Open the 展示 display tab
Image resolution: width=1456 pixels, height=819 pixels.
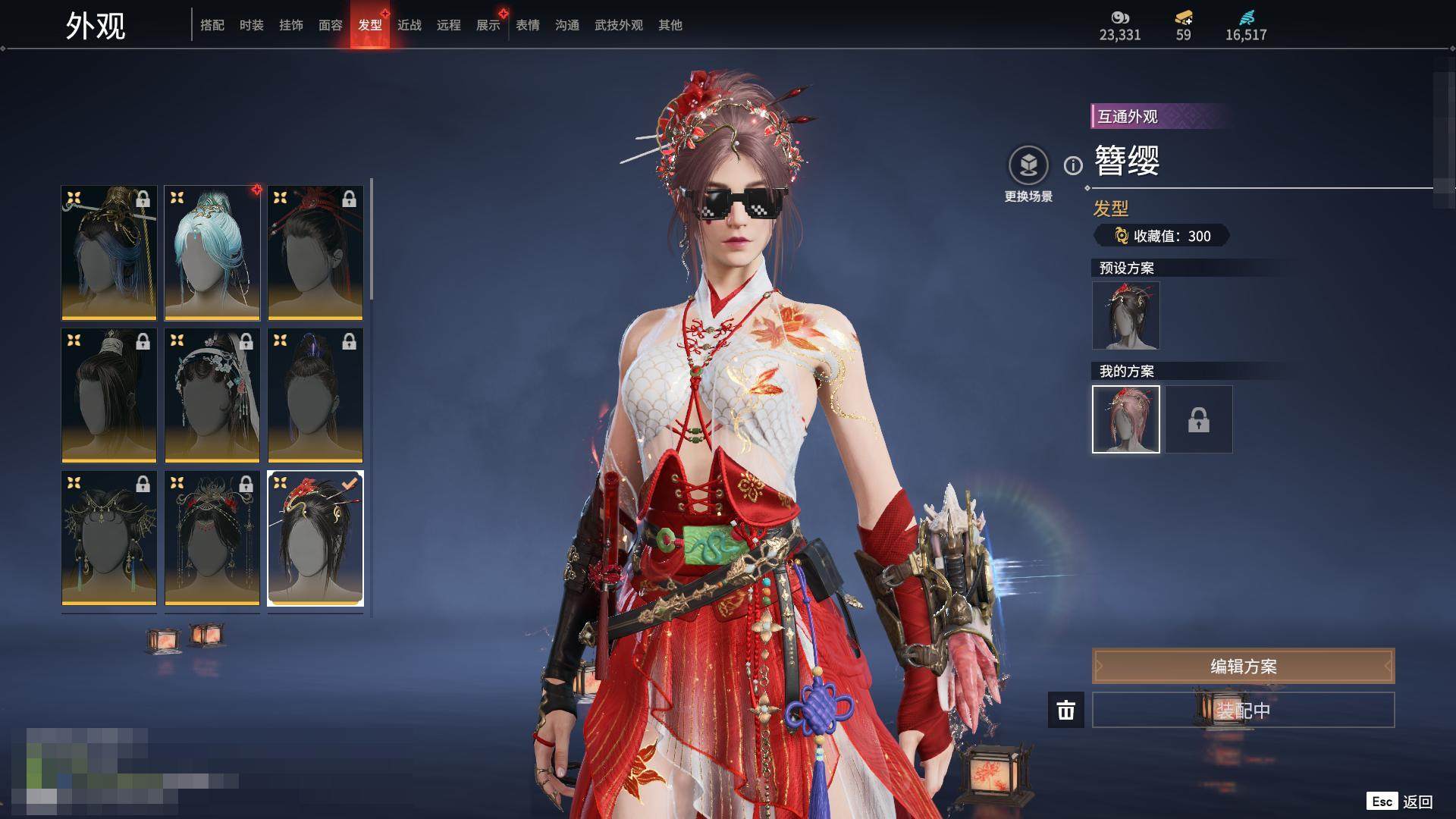pyautogui.click(x=488, y=25)
